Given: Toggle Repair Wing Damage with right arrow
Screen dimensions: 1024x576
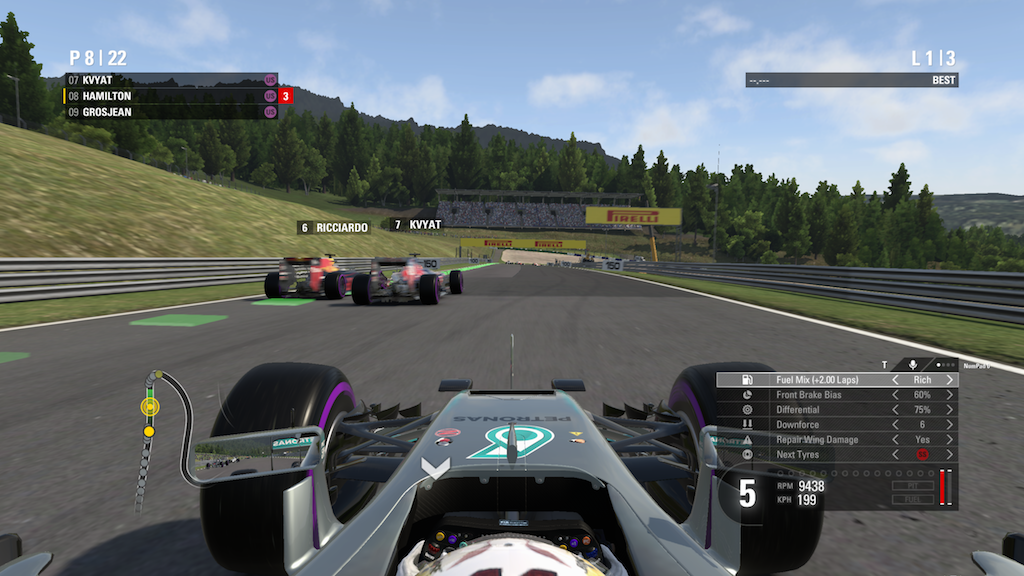Looking at the screenshot, I should [x=950, y=440].
